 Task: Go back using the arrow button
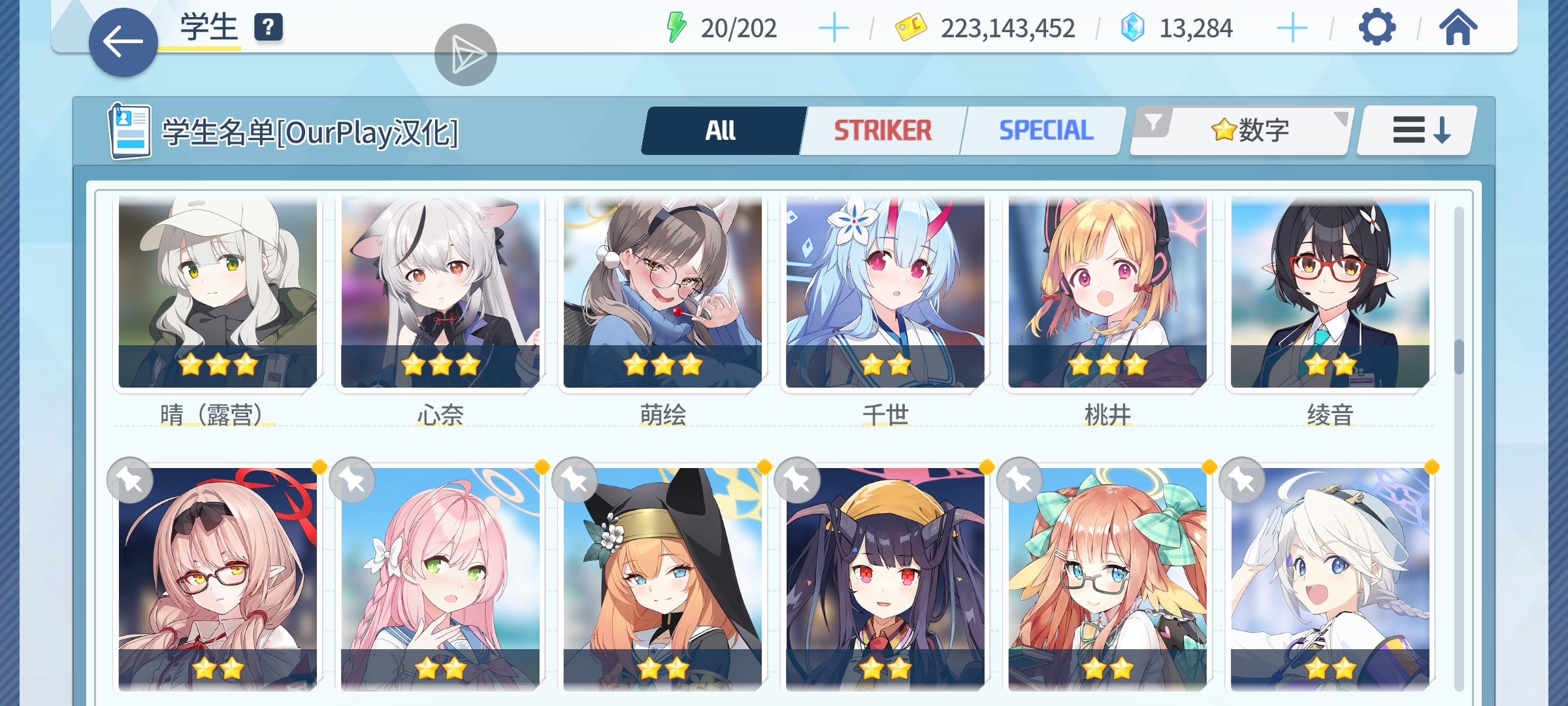pyautogui.click(x=123, y=42)
